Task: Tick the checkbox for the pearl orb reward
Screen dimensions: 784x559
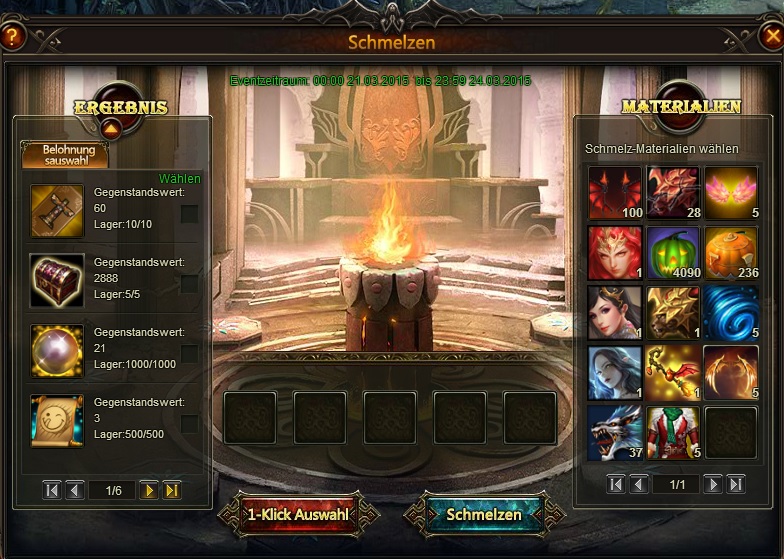Action: coord(189,353)
